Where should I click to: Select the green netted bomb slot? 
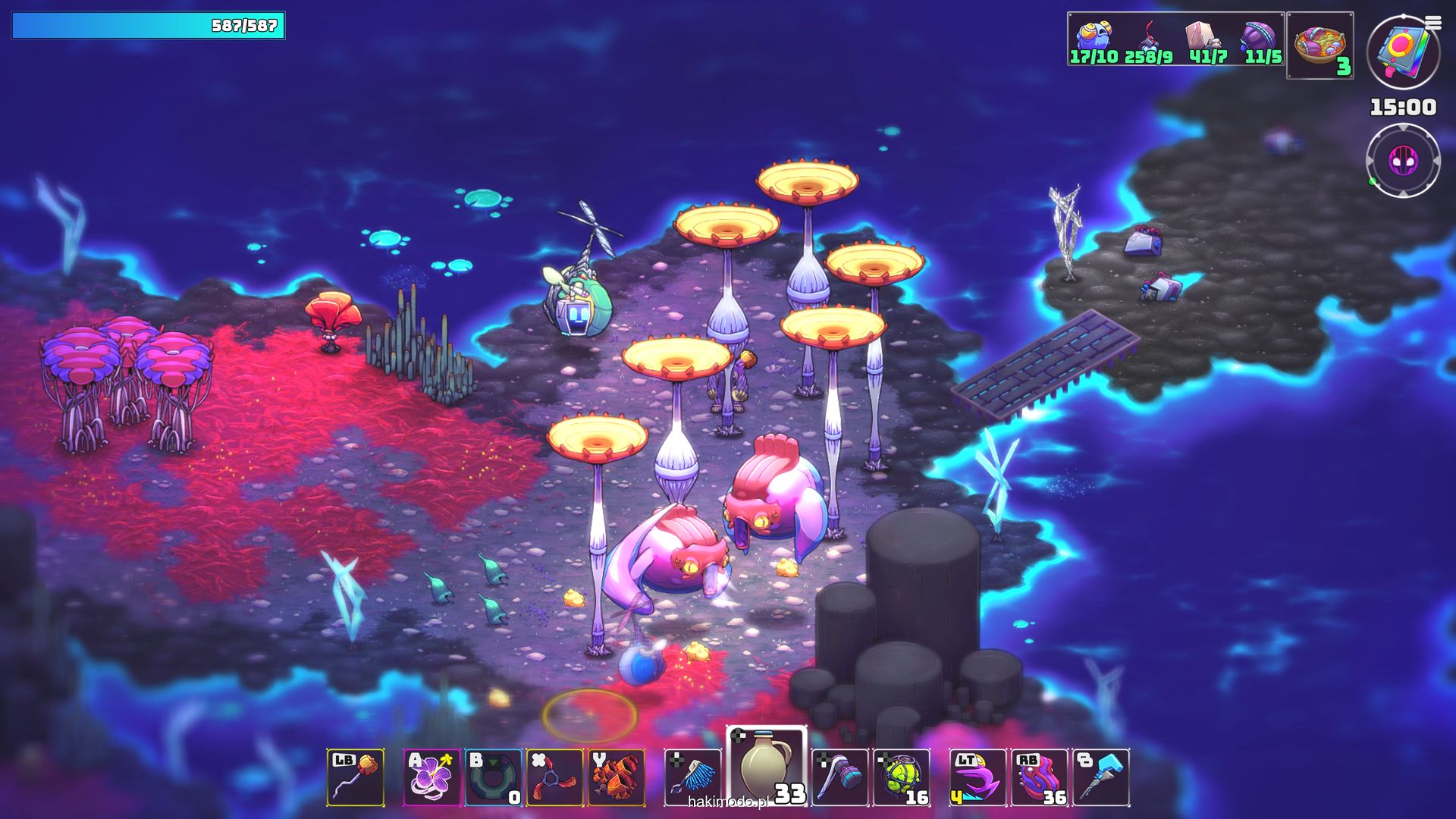901,777
